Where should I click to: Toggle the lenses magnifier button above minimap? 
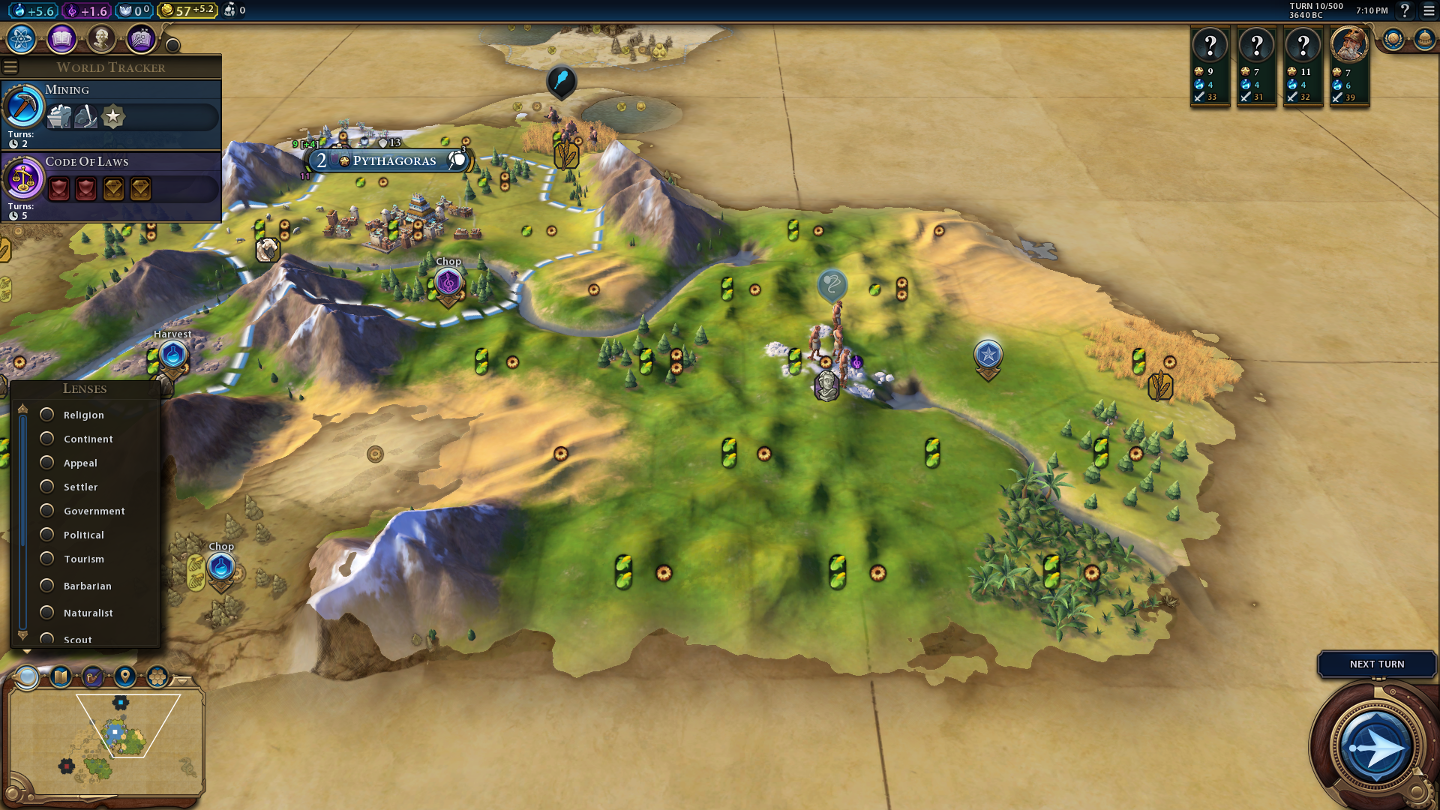pyautogui.click(x=27, y=677)
